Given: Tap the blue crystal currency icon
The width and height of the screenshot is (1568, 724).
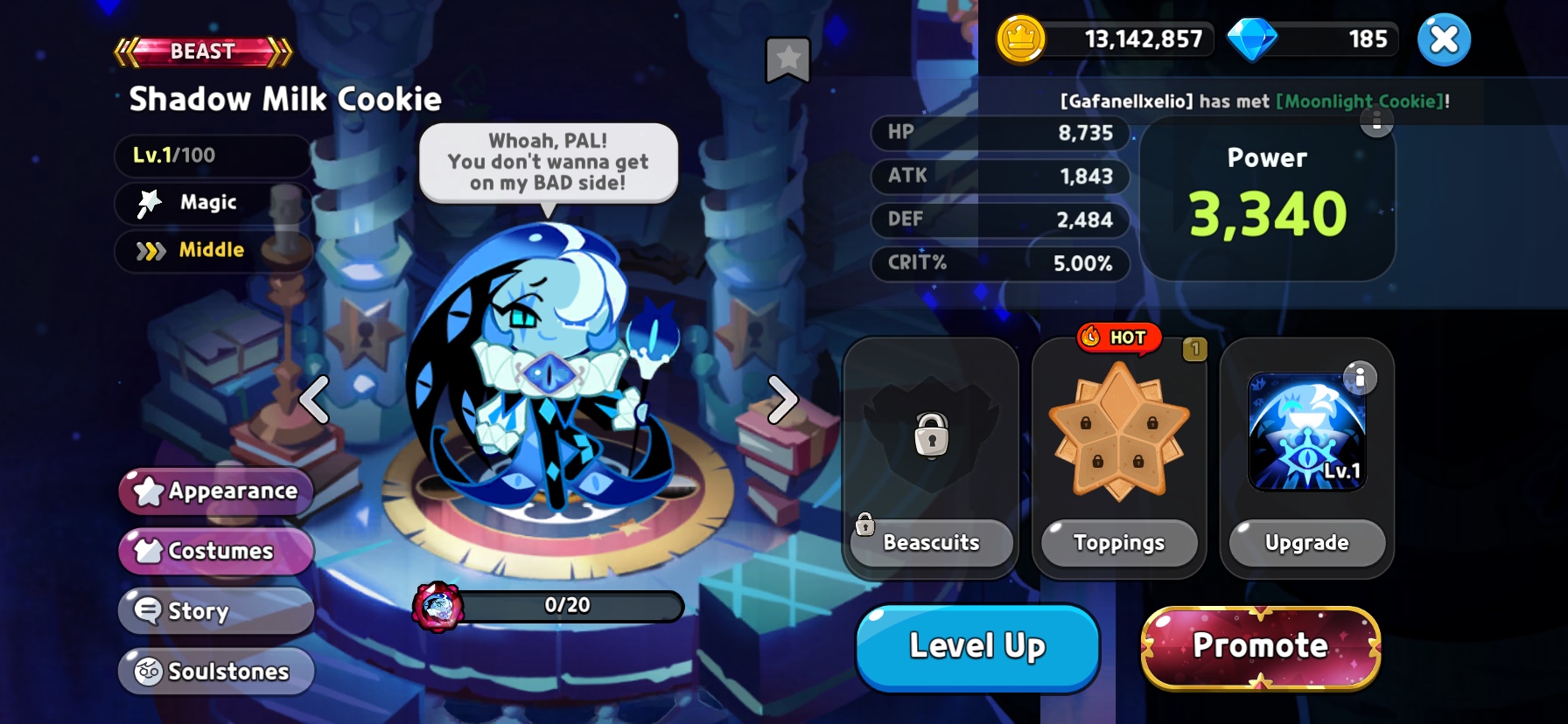Looking at the screenshot, I should click(x=1252, y=39).
